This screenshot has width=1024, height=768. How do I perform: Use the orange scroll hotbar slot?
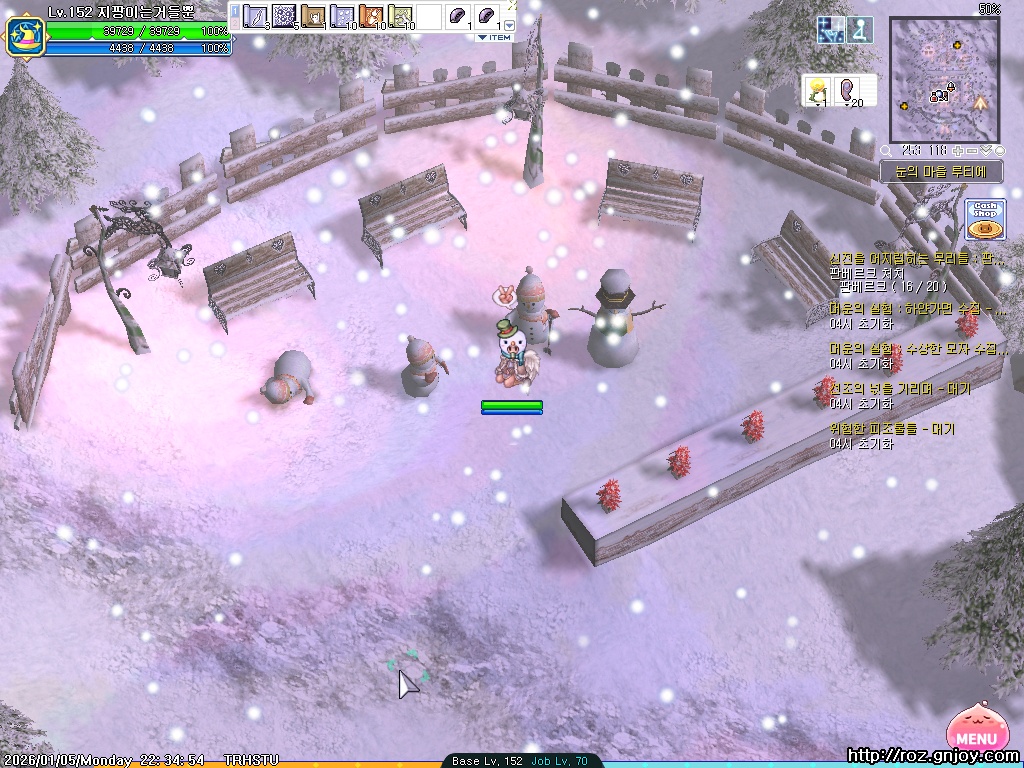point(372,17)
